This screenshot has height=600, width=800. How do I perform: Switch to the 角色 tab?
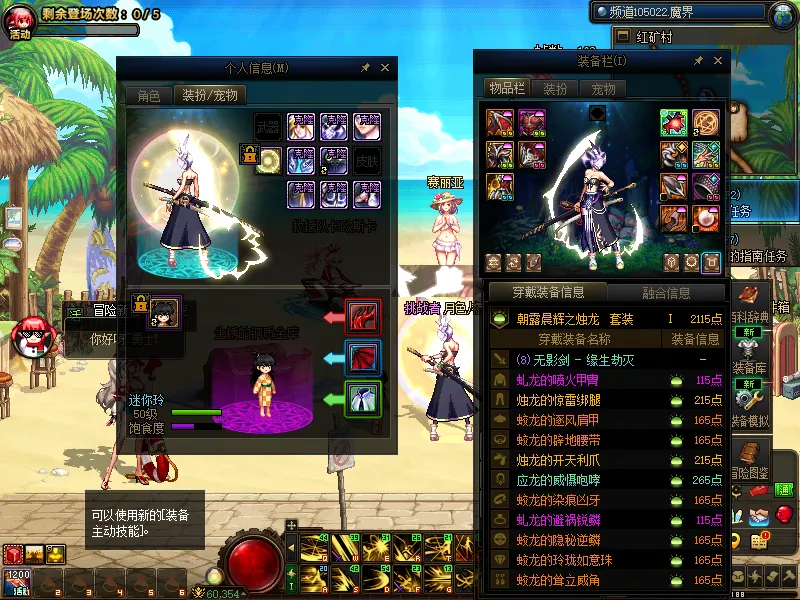(x=148, y=96)
